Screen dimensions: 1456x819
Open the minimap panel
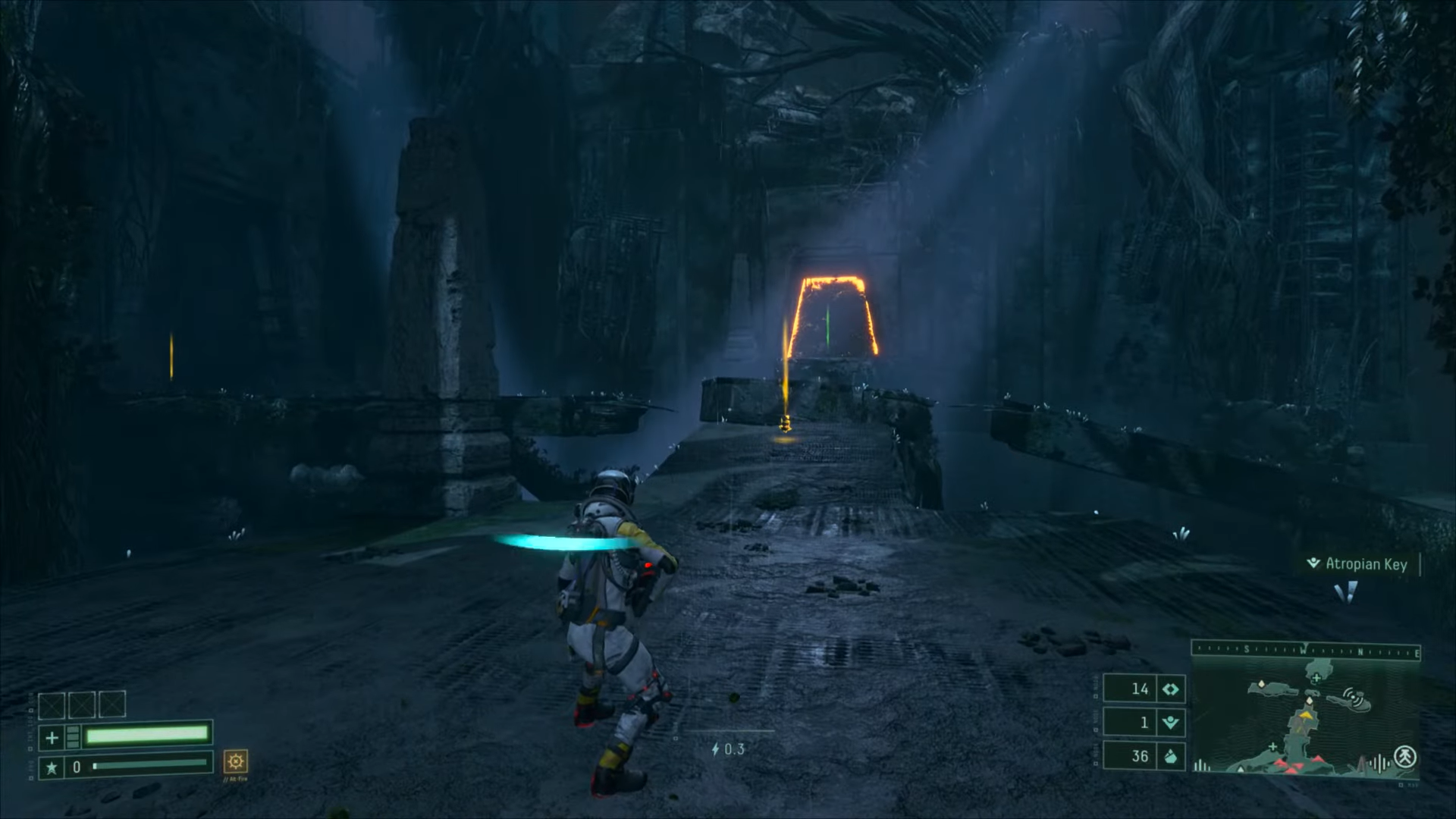tap(1306, 716)
